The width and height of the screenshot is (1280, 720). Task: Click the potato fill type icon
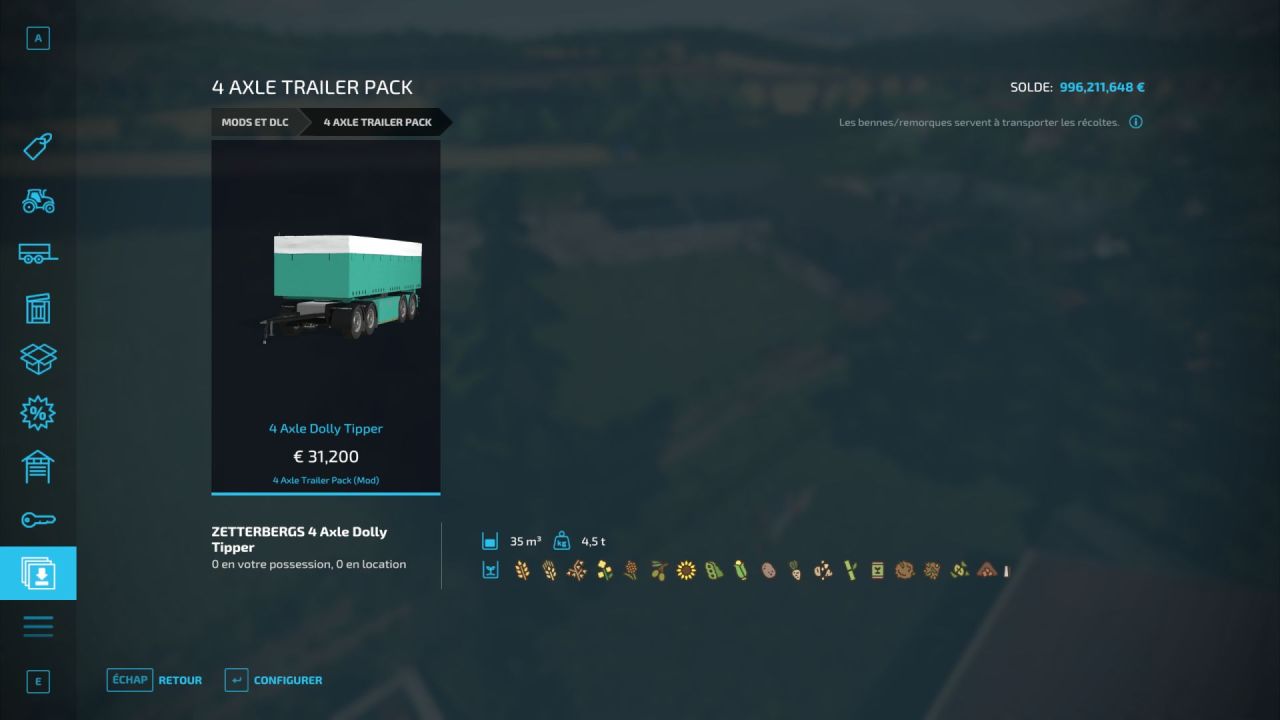pyautogui.click(x=768, y=570)
